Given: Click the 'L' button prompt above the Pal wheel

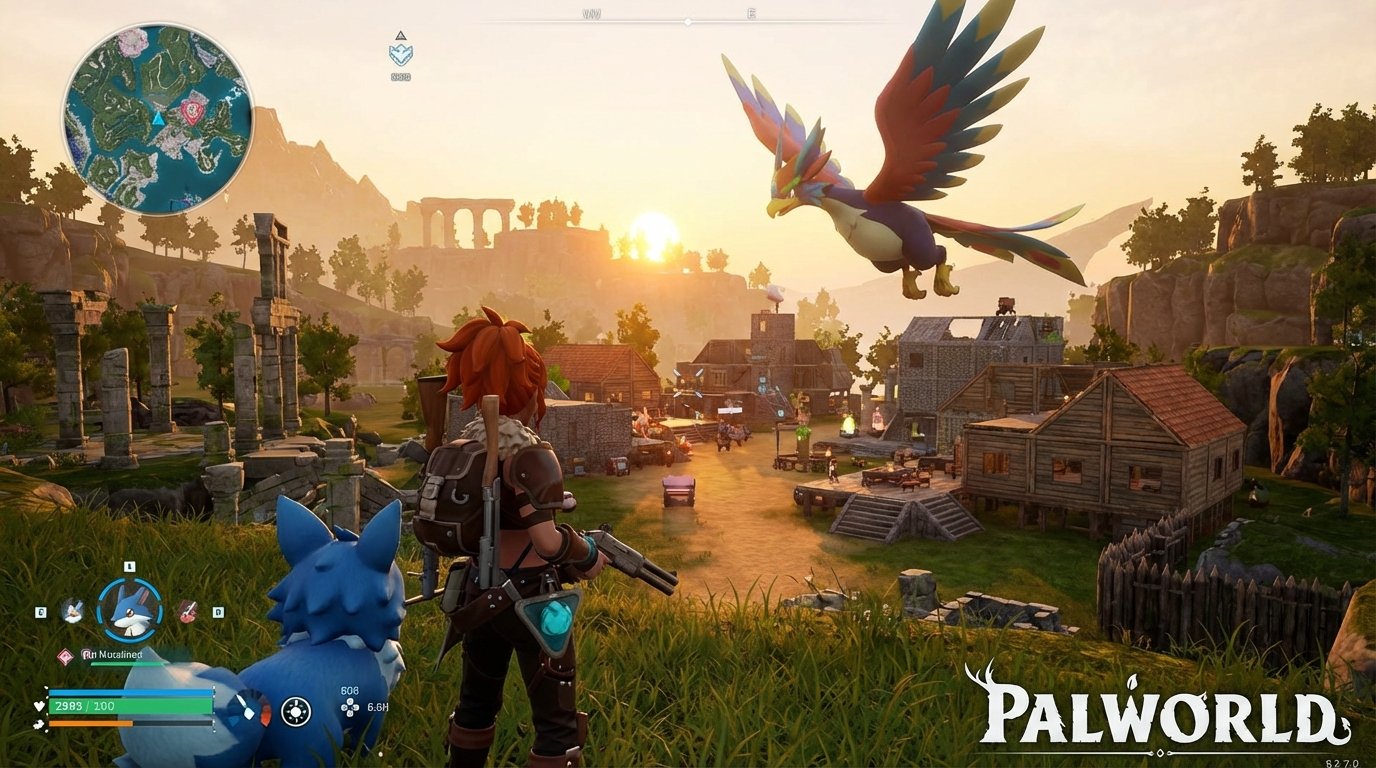Looking at the screenshot, I should [129, 566].
